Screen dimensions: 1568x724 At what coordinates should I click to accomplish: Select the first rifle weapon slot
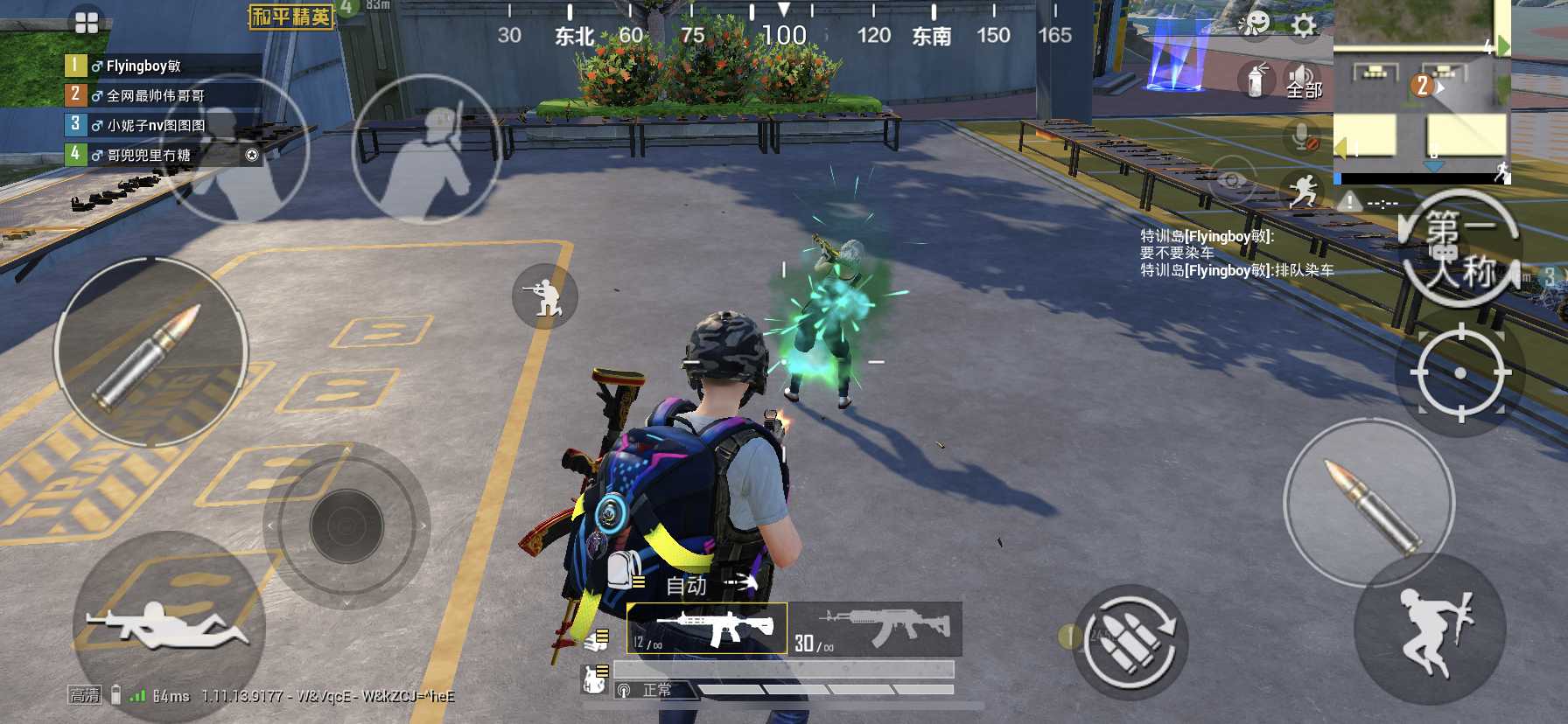tap(707, 629)
